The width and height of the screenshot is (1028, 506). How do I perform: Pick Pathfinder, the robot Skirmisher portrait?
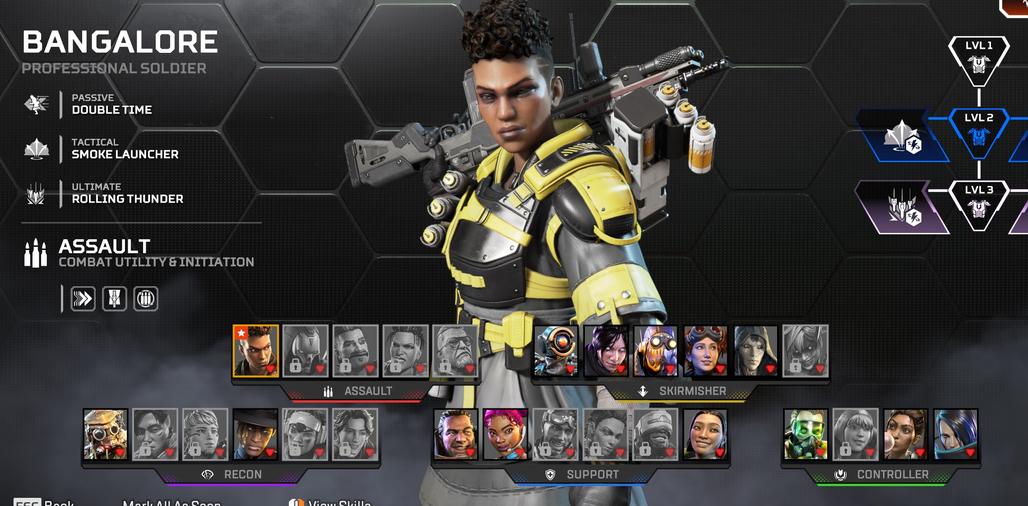556,351
